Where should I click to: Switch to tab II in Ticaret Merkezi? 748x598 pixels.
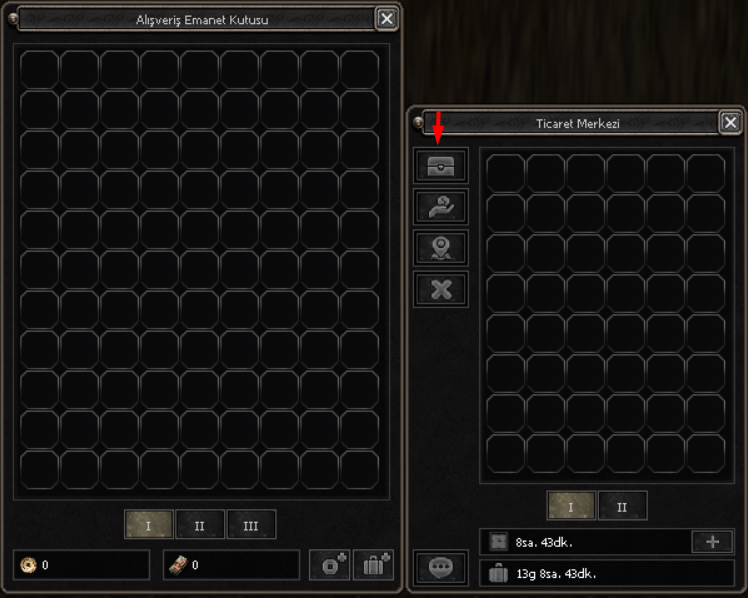[622, 506]
